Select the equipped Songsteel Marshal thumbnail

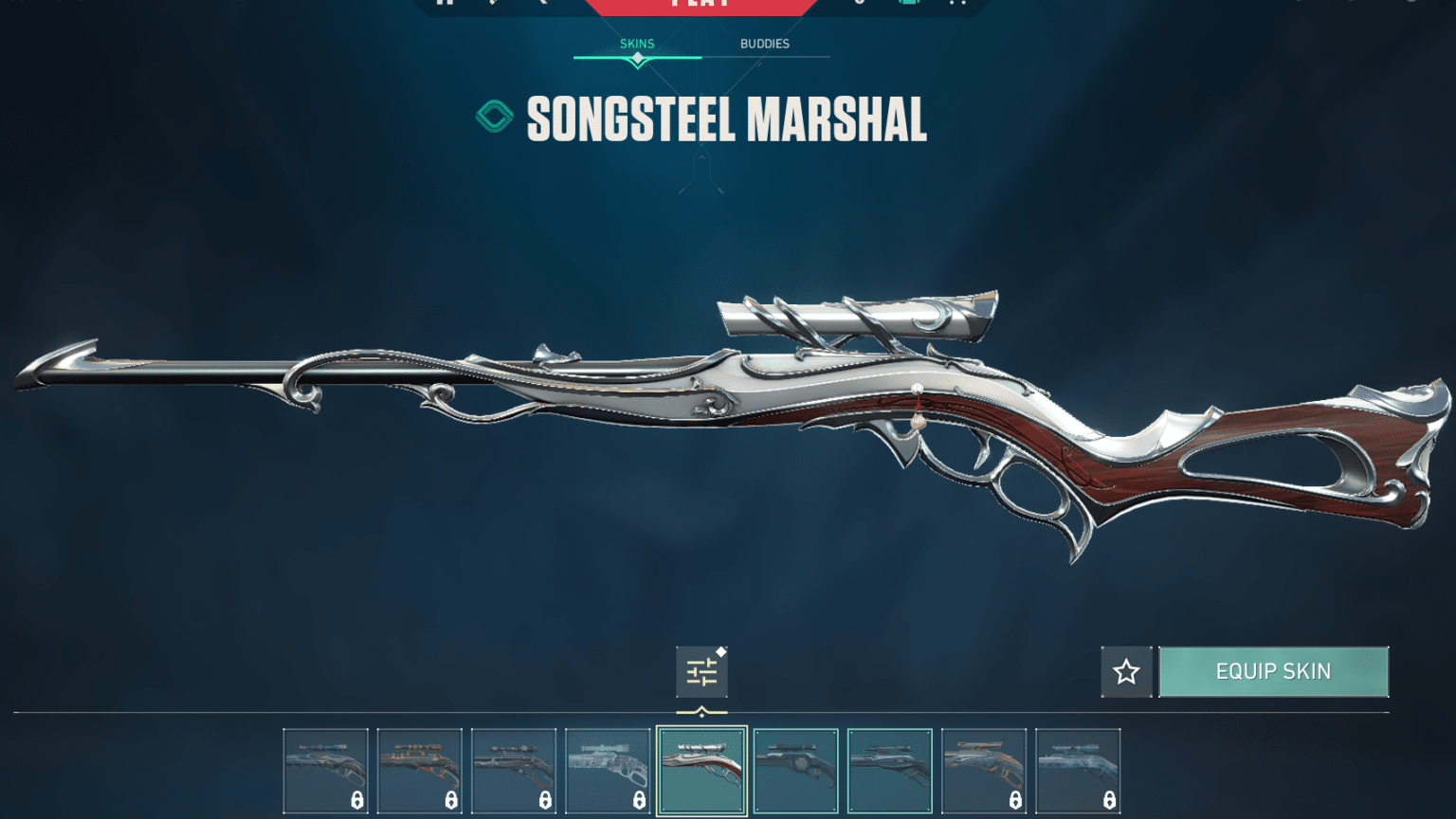click(x=702, y=768)
